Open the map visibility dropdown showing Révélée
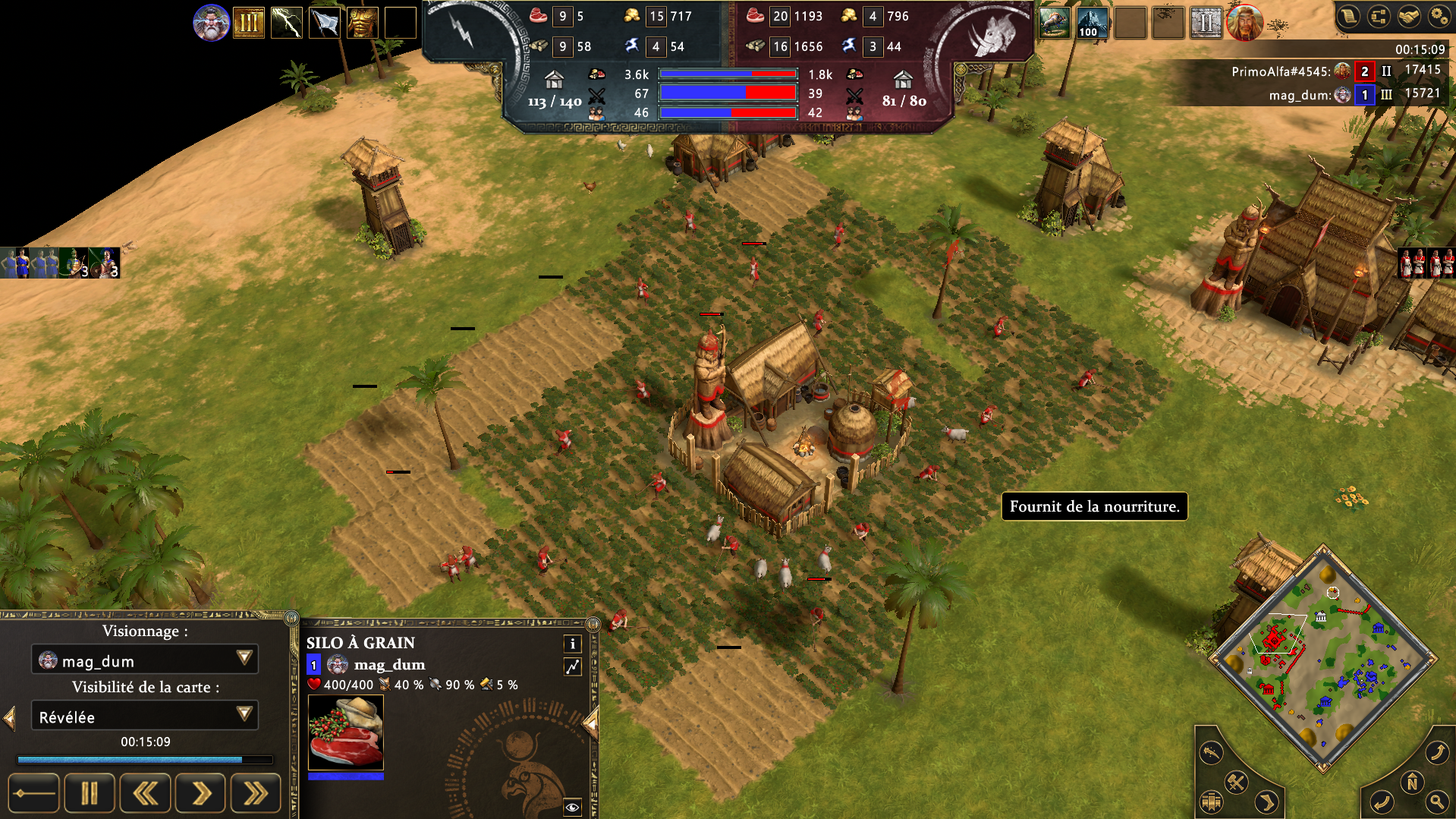Image resolution: width=1456 pixels, height=819 pixels. (x=145, y=716)
